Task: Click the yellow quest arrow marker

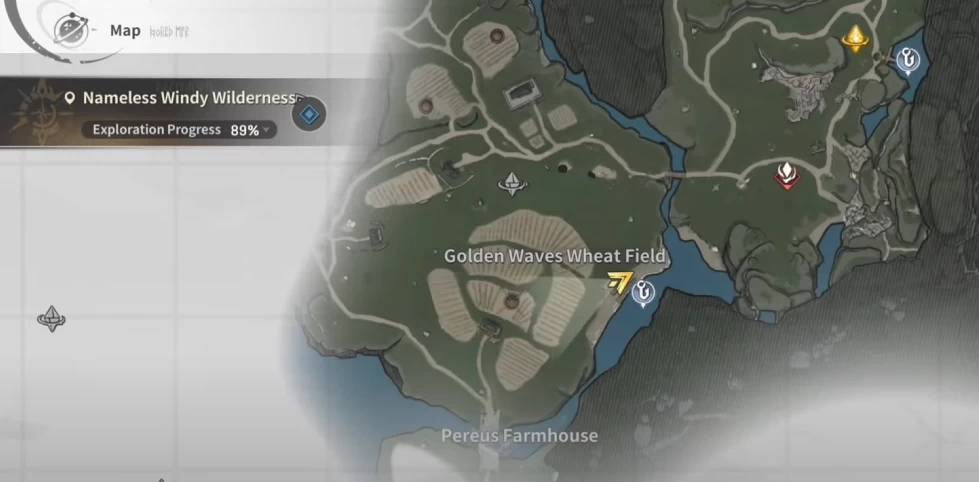Action: click(x=620, y=284)
